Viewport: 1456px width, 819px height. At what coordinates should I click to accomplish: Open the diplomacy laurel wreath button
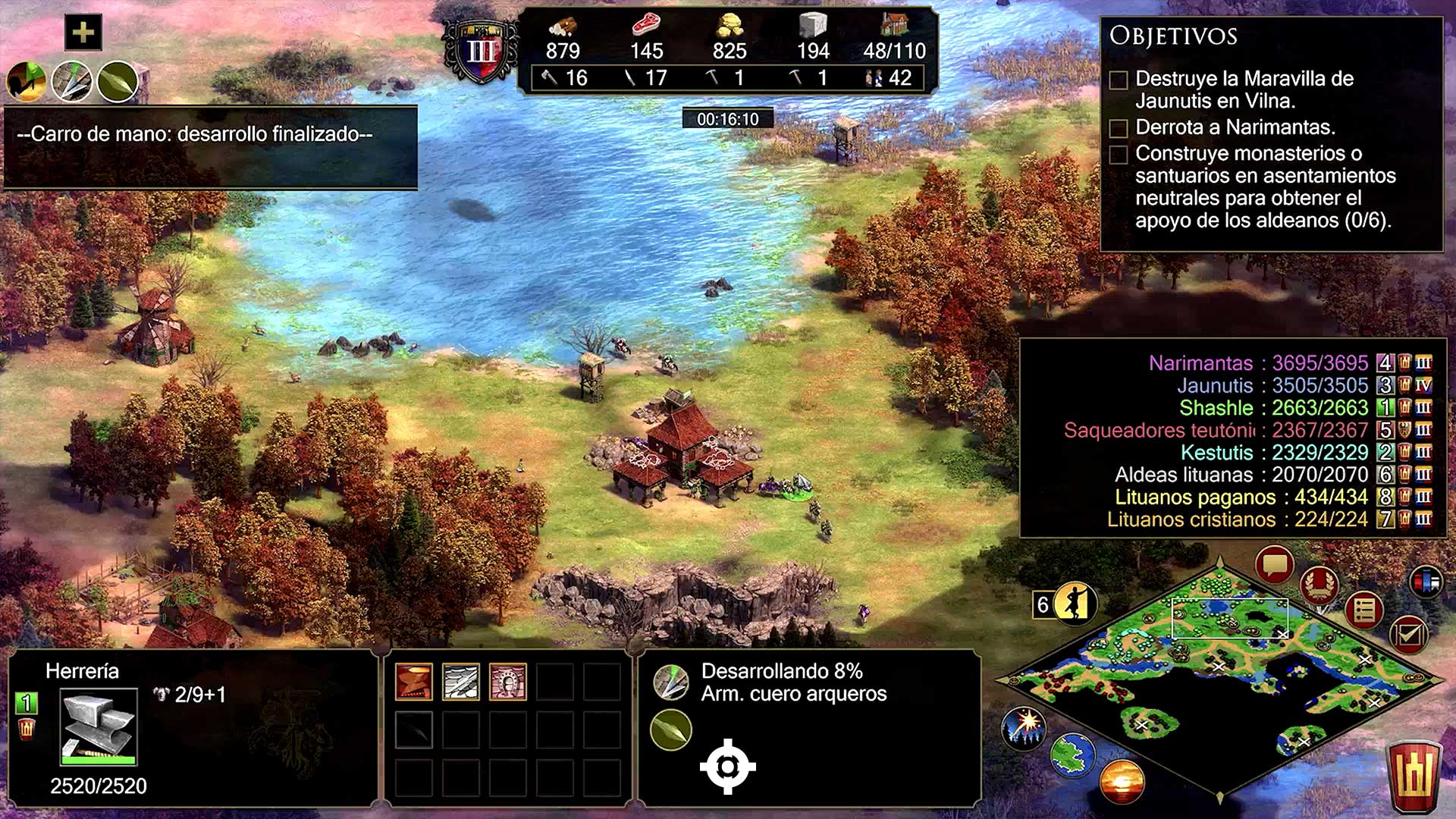pos(1319,585)
